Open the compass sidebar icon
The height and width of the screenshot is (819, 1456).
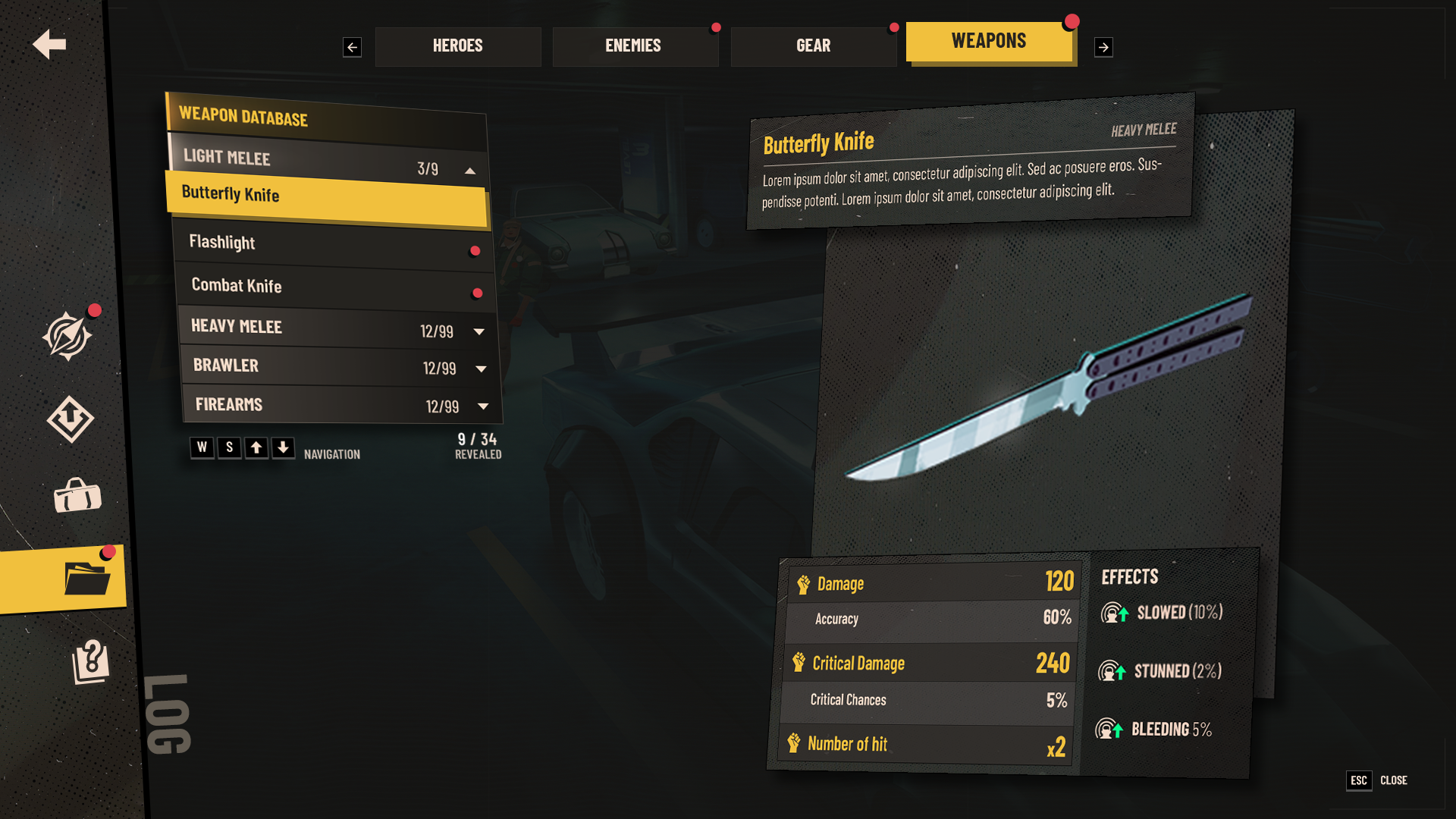(x=67, y=335)
